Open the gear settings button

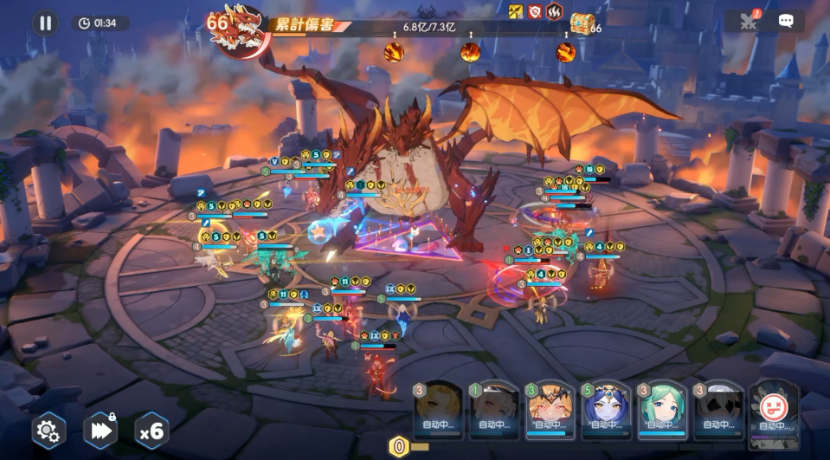(x=48, y=430)
